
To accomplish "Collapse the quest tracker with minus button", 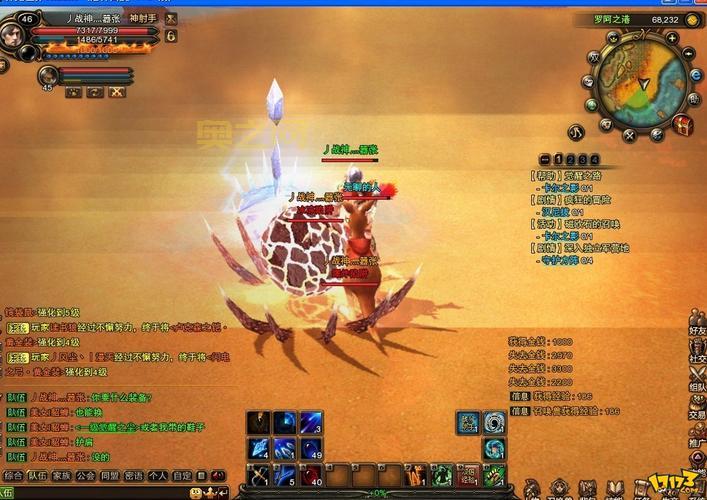I will coord(543,159).
